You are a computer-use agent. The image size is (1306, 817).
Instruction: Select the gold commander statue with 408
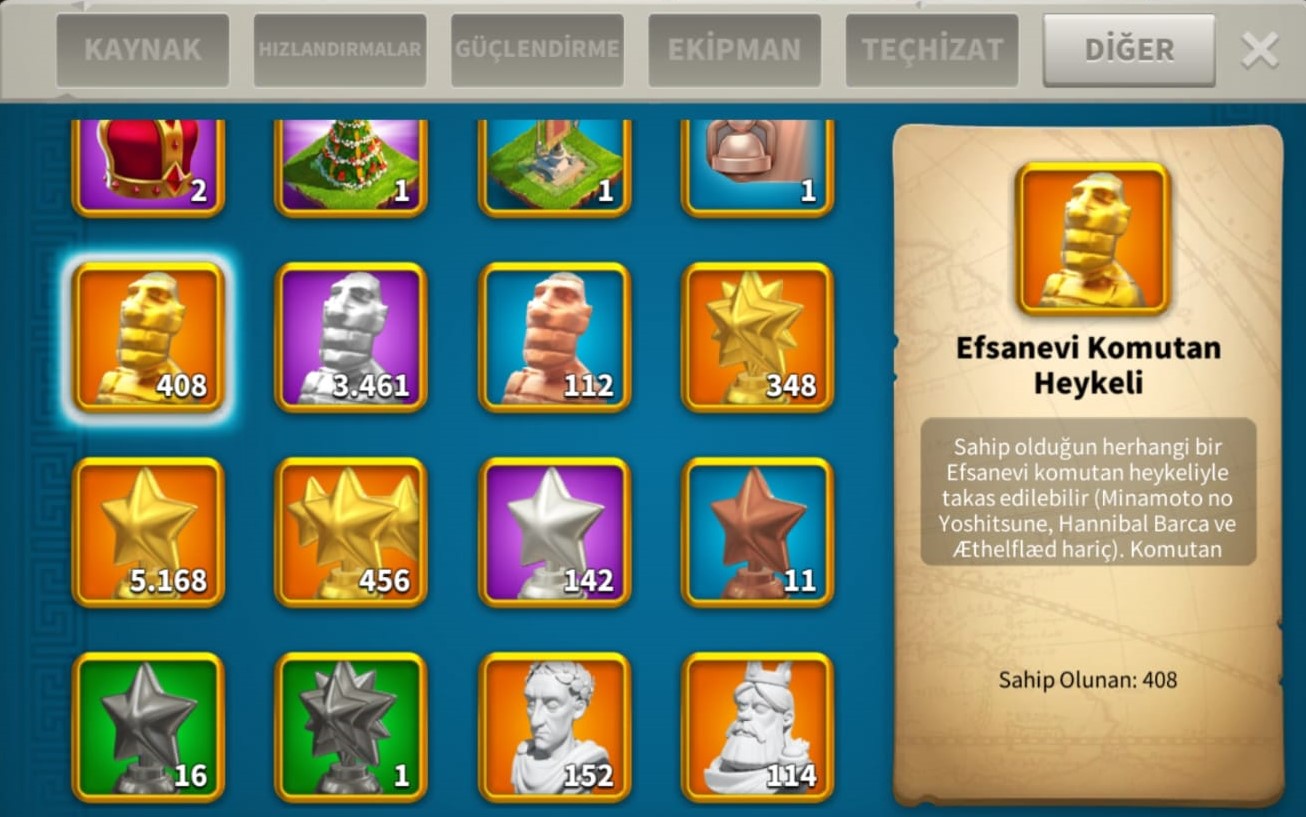pyautogui.click(x=148, y=337)
